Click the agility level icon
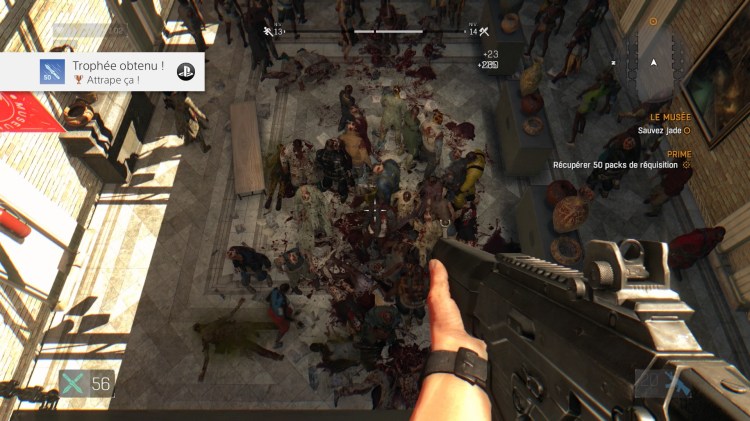The image size is (750, 421). (x=268, y=31)
